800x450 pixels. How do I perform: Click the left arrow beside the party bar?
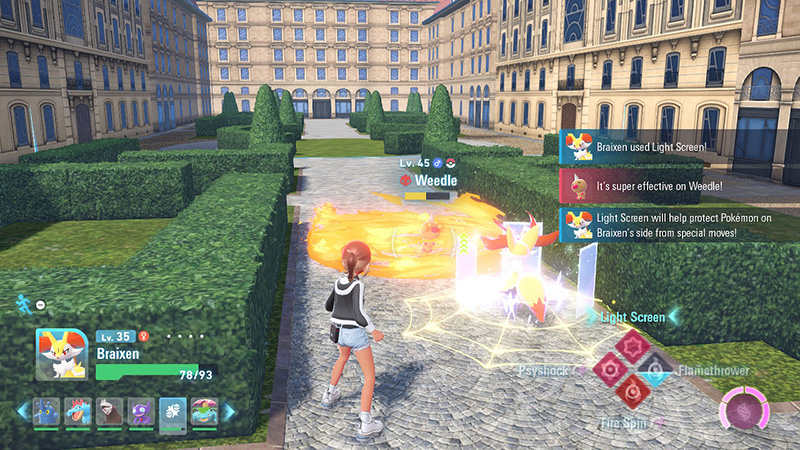[x=22, y=411]
